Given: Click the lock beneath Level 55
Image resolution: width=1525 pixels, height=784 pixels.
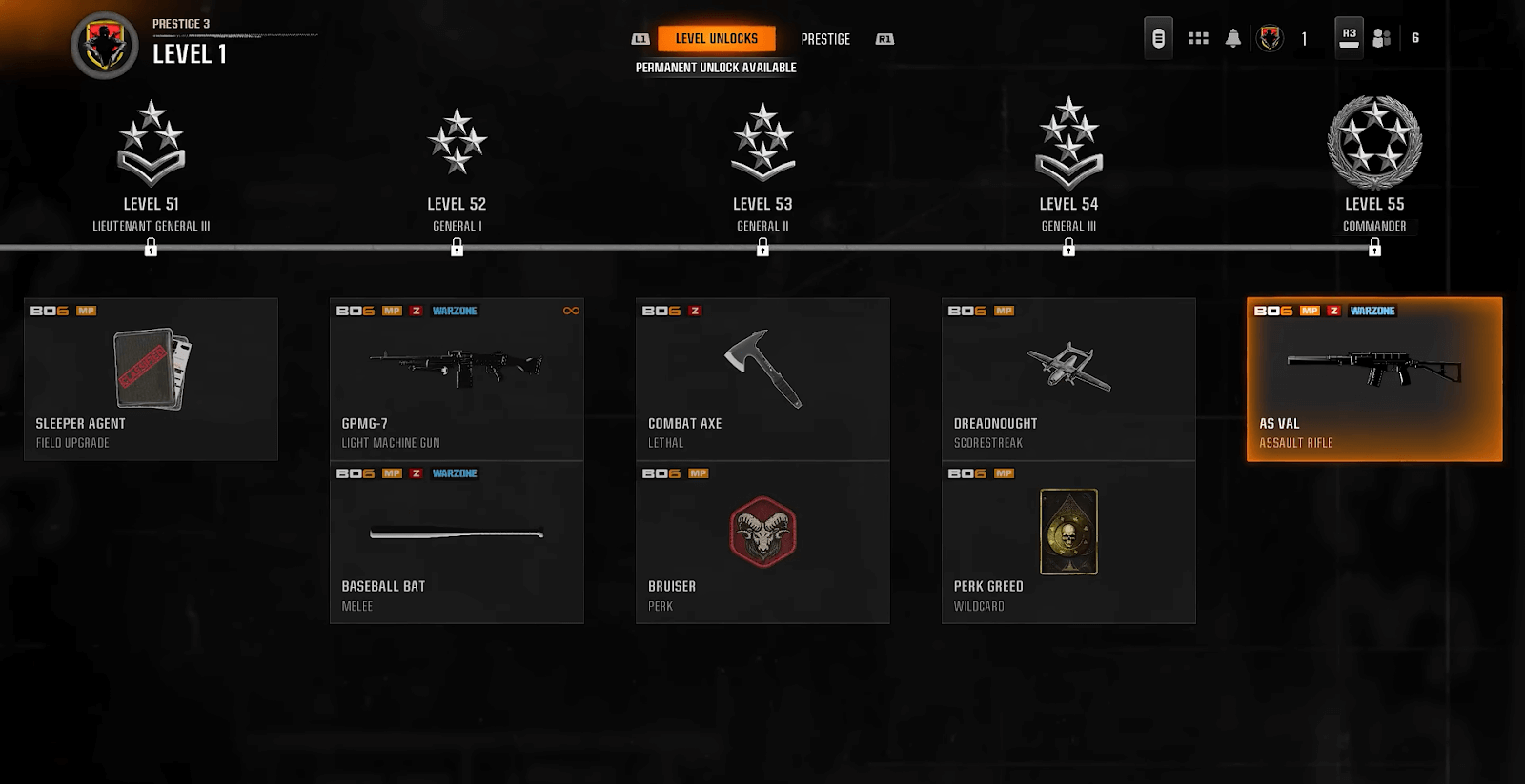Looking at the screenshot, I should 1374,249.
